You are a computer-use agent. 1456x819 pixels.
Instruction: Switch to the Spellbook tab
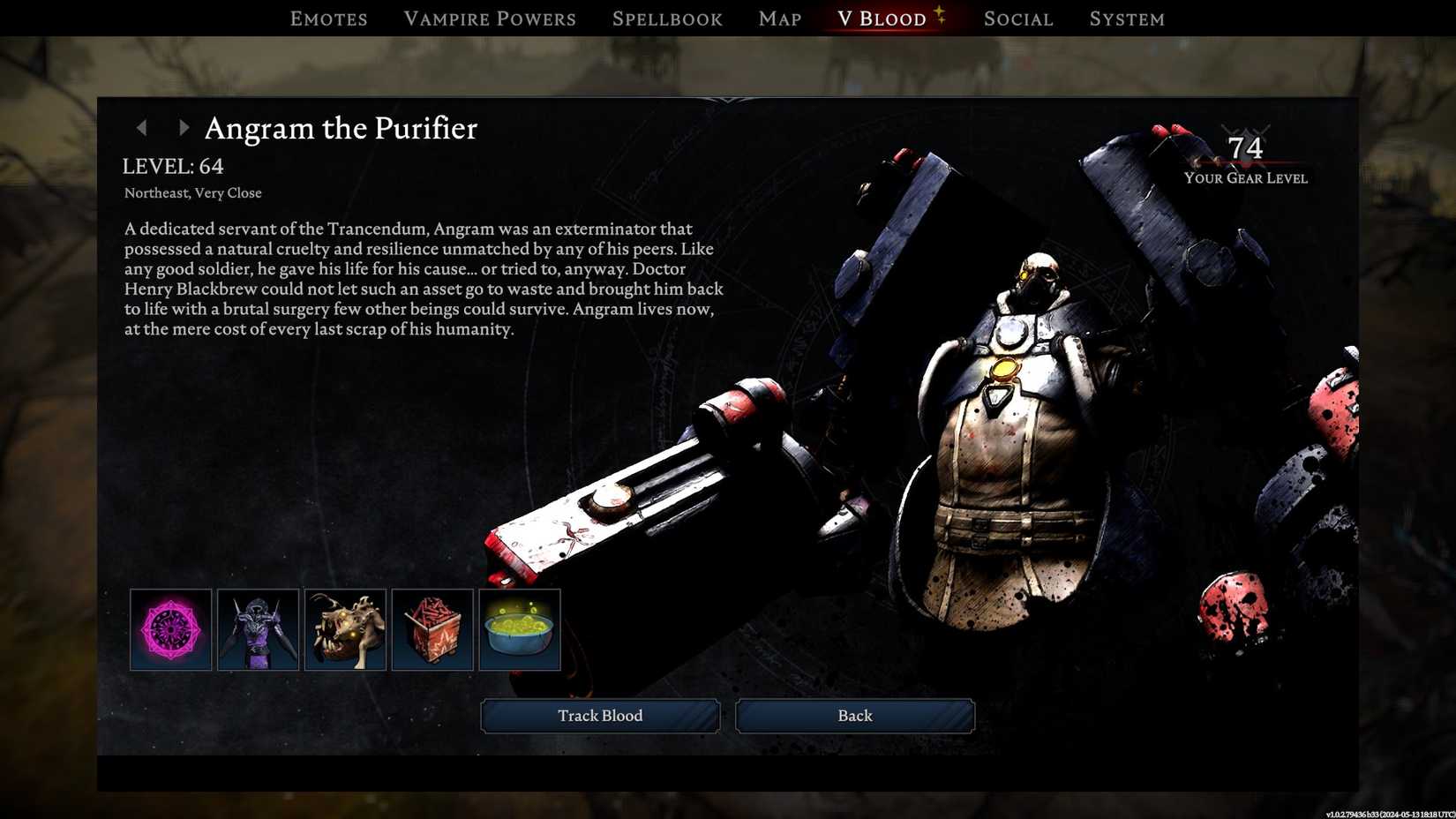(668, 19)
